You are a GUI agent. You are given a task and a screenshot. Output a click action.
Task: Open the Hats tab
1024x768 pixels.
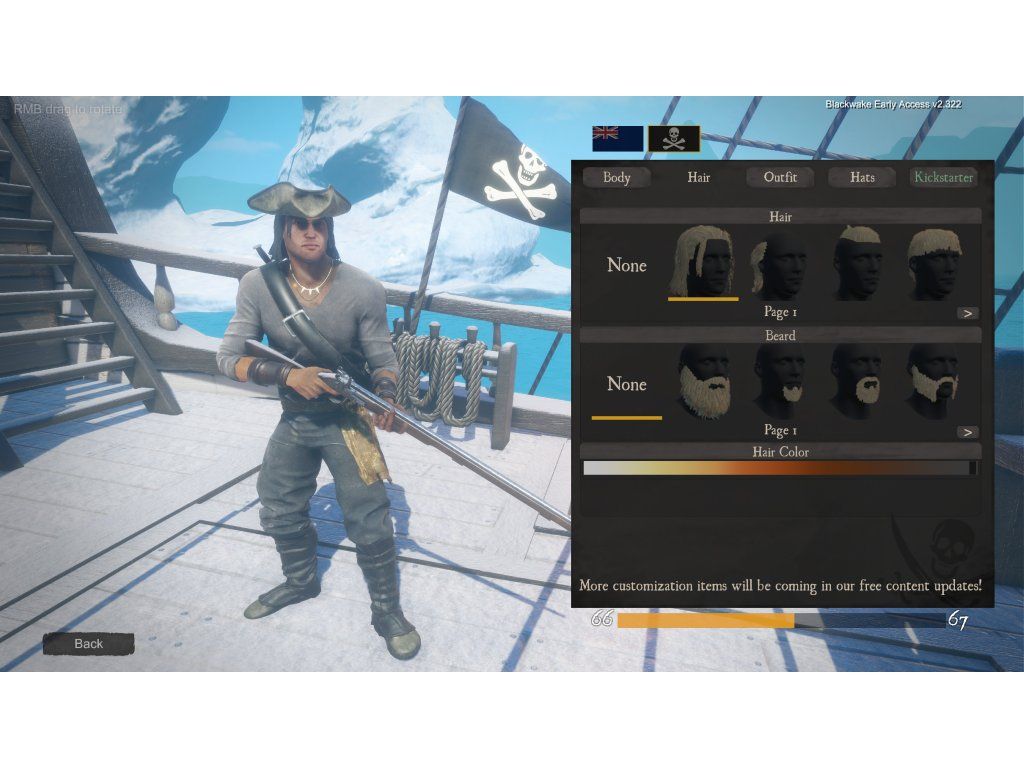pyautogui.click(x=862, y=178)
